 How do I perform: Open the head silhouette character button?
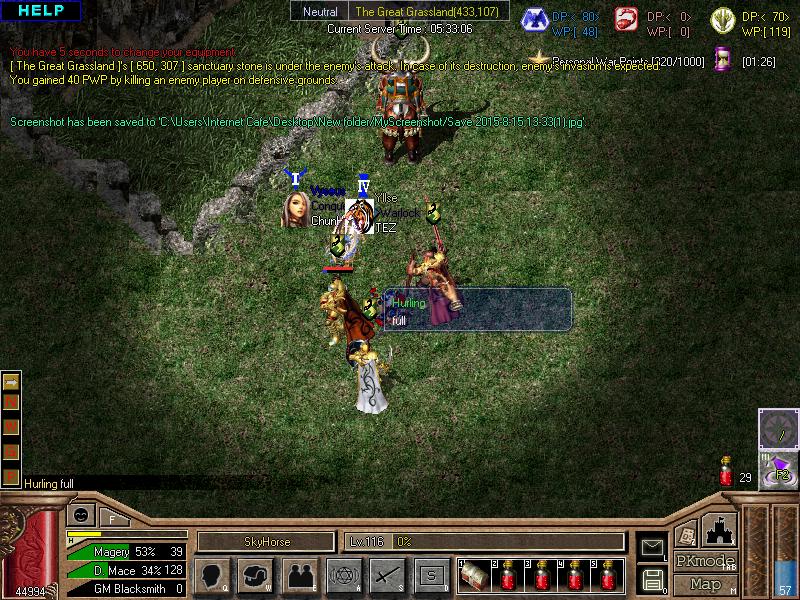pos(212,575)
